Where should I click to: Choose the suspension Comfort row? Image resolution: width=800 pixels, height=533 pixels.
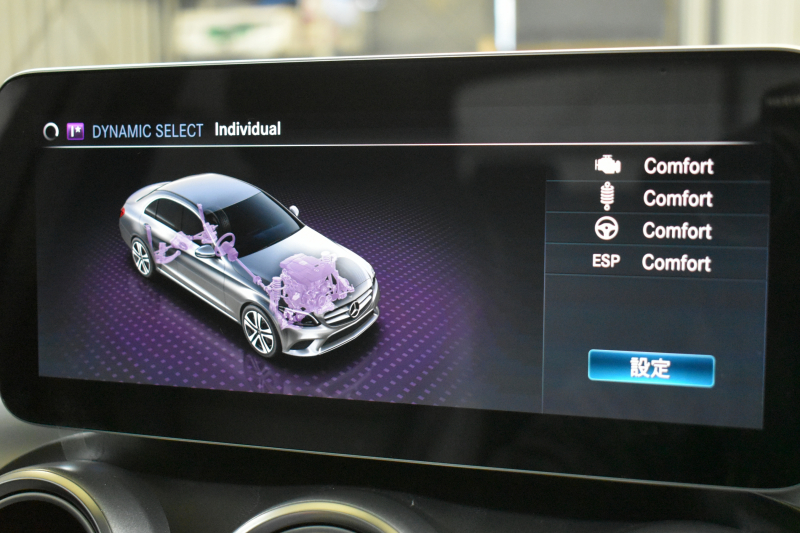click(656, 198)
